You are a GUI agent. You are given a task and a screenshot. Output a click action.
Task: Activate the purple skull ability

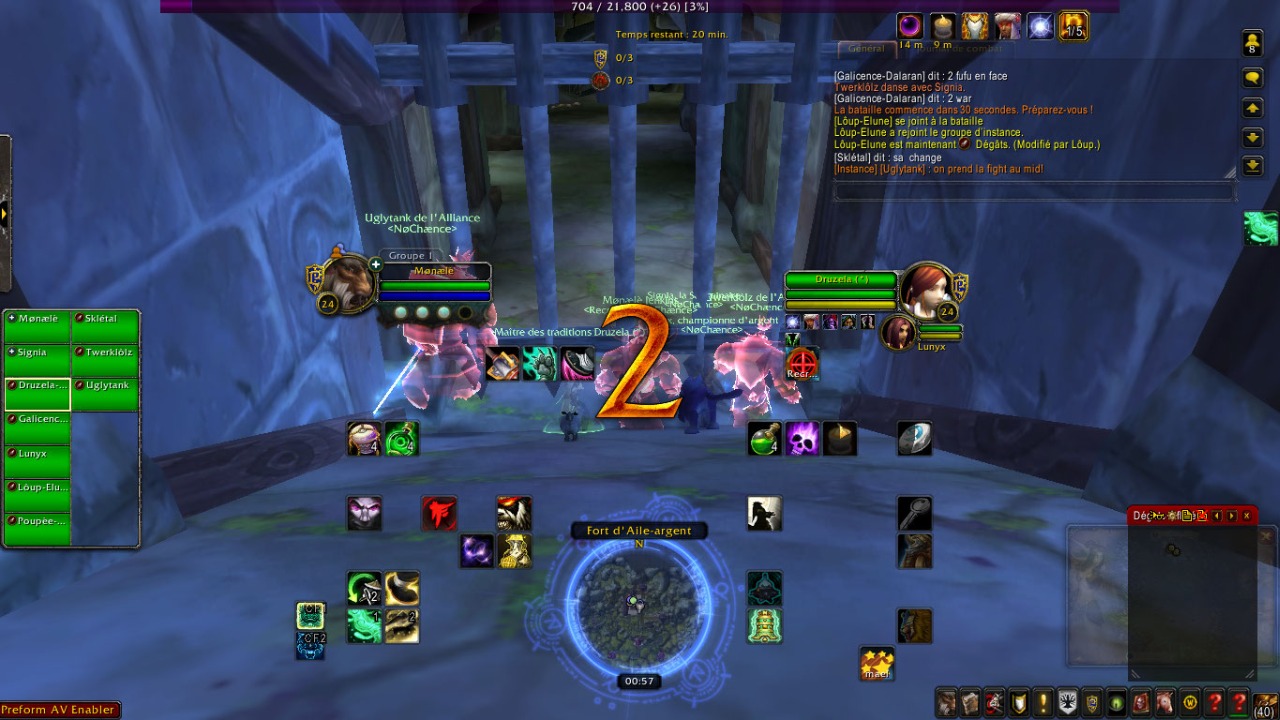point(802,439)
